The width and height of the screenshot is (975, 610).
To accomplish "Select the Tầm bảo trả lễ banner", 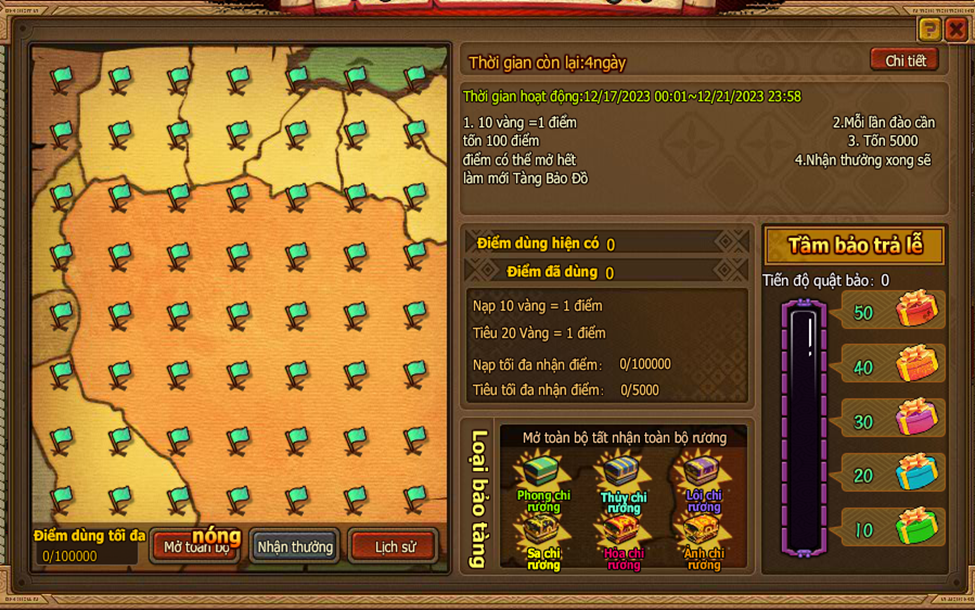I will click(x=854, y=246).
